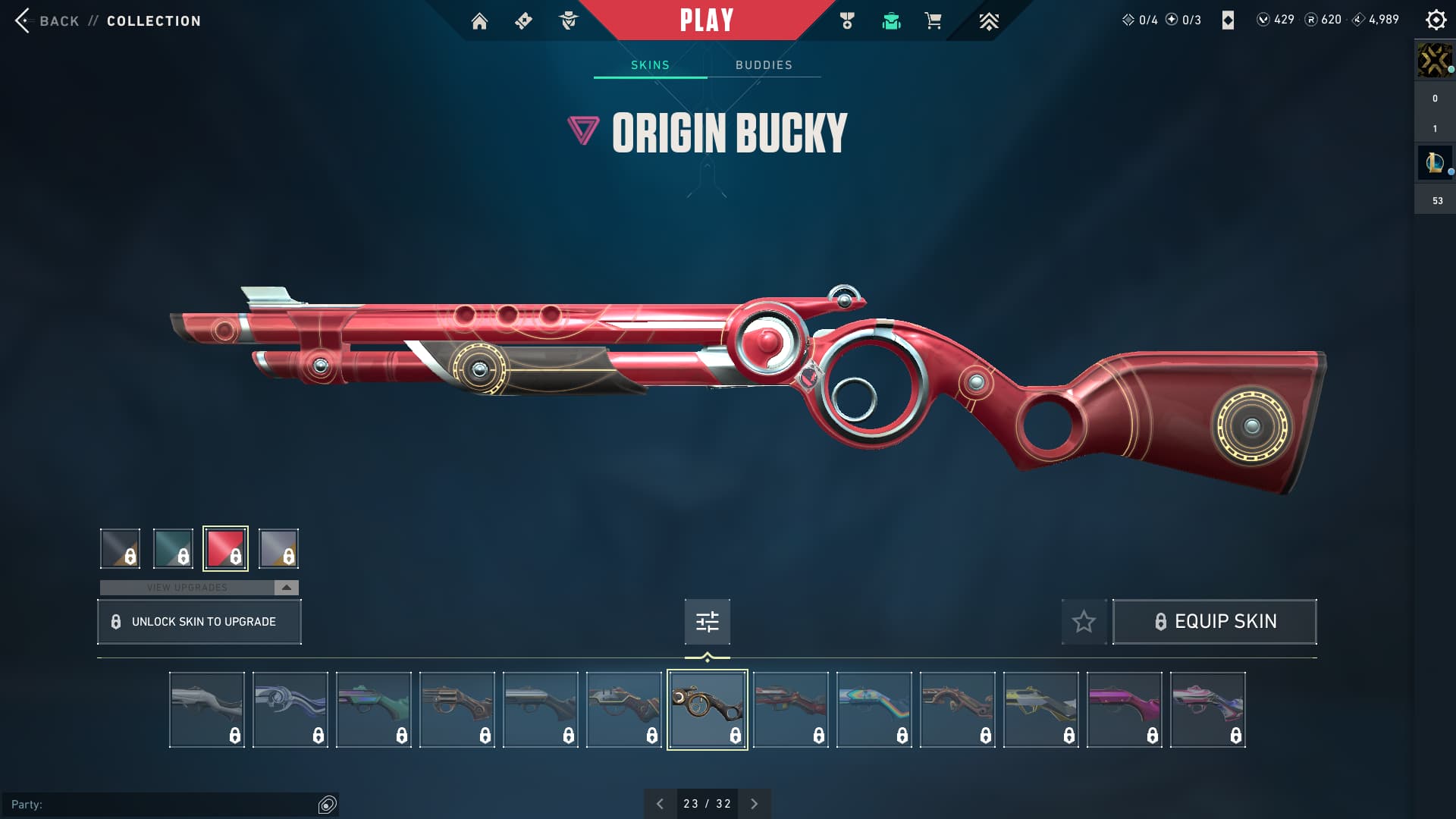The width and height of the screenshot is (1456, 819).
Task: Select the magenta purple Bucky skin thumbnail
Action: tap(1124, 710)
